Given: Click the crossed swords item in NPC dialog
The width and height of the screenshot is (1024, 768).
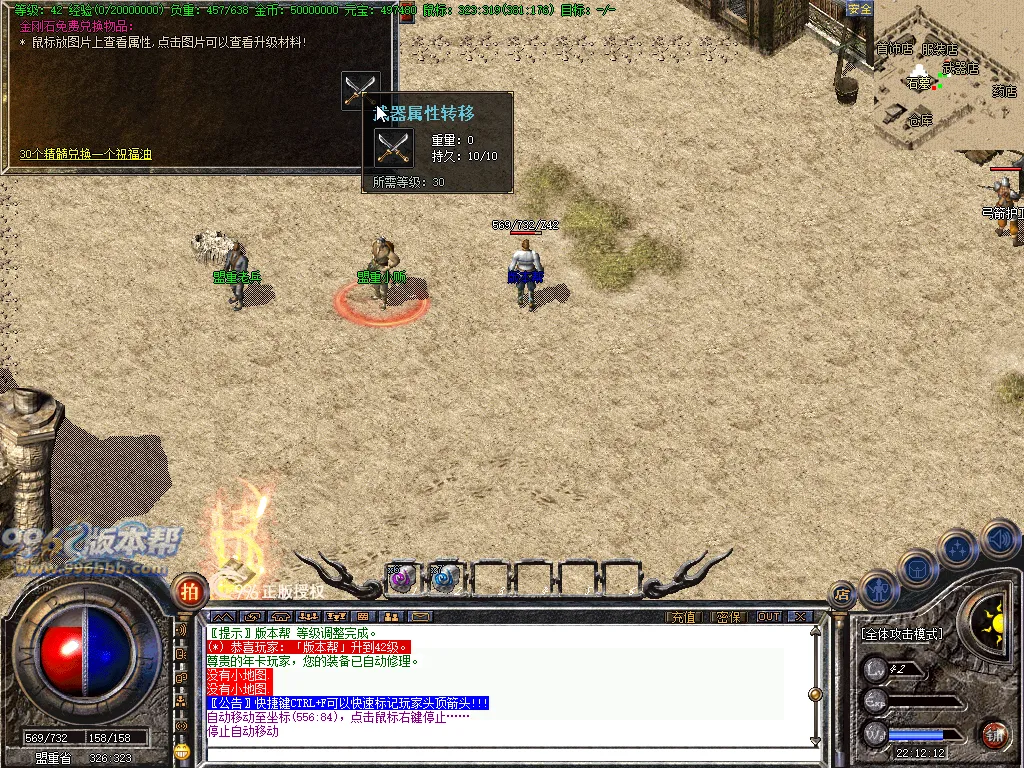Looking at the screenshot, I should (360, 89).
